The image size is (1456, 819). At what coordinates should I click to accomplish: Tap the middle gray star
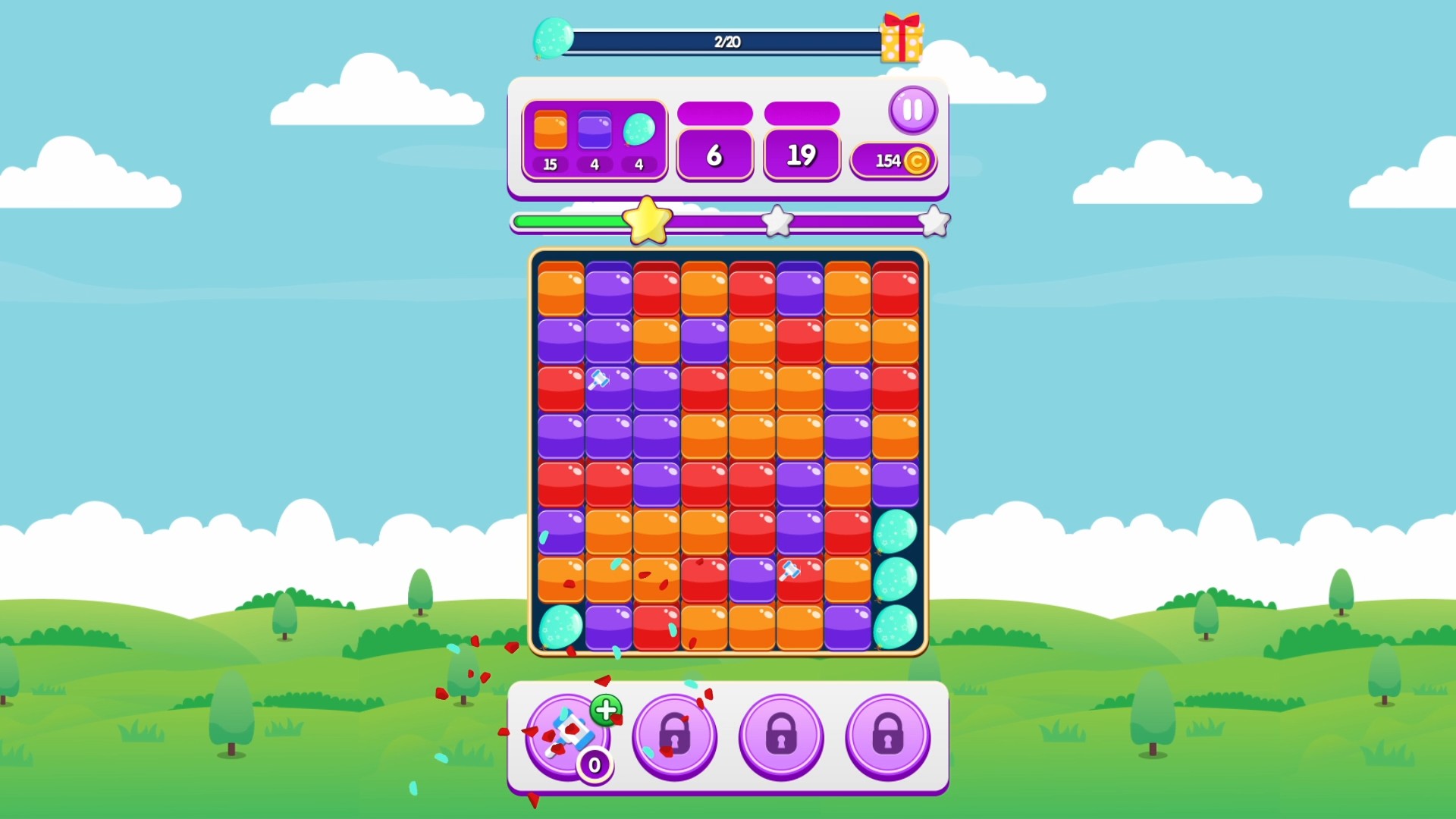777,221
